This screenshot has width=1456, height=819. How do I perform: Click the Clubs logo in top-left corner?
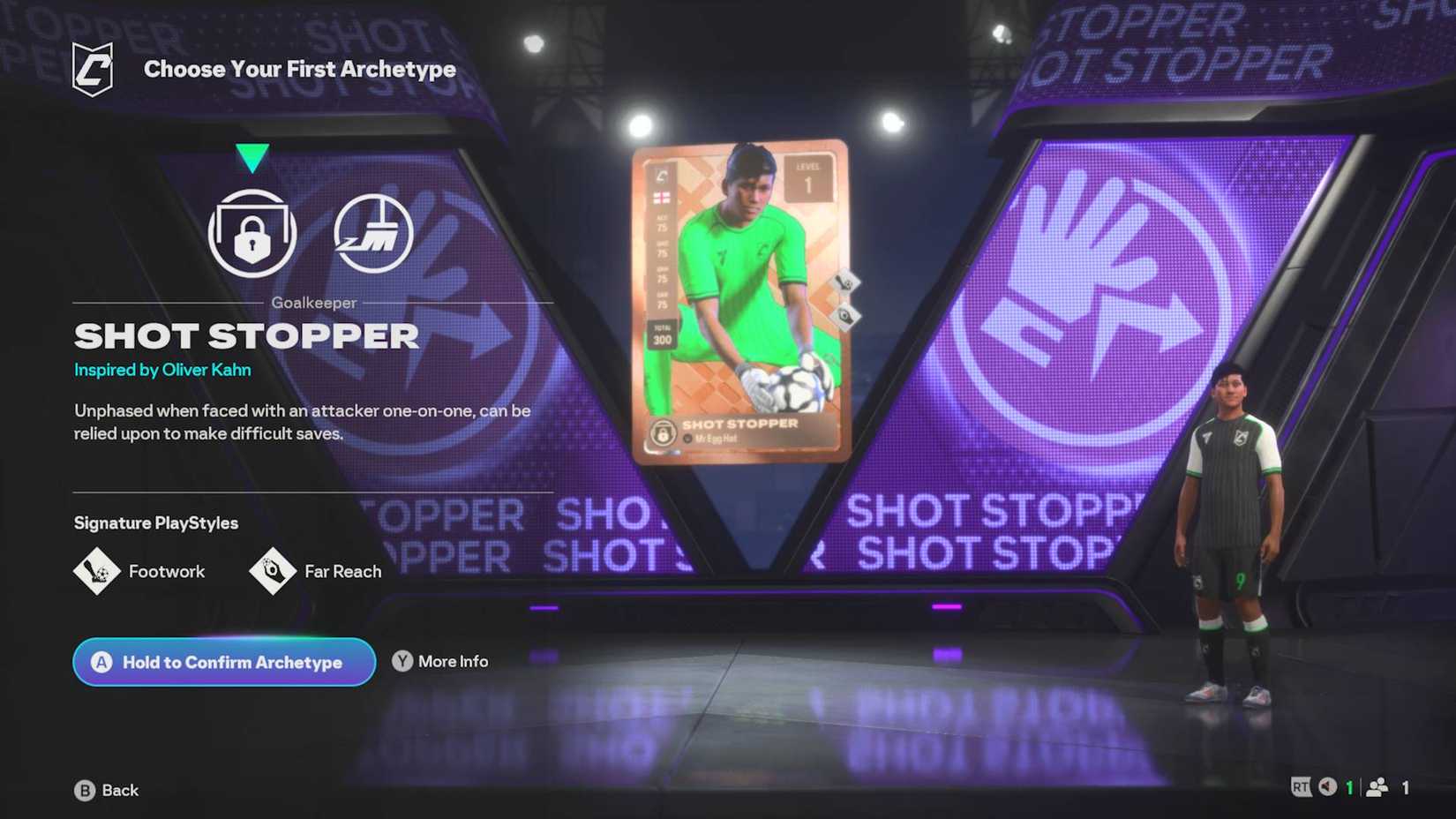click(94, 68)
